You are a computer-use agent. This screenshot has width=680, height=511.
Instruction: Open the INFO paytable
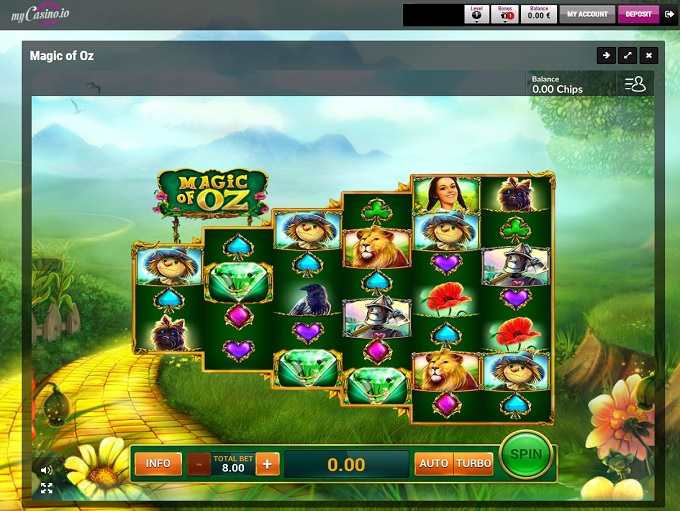tap(158, 464)
